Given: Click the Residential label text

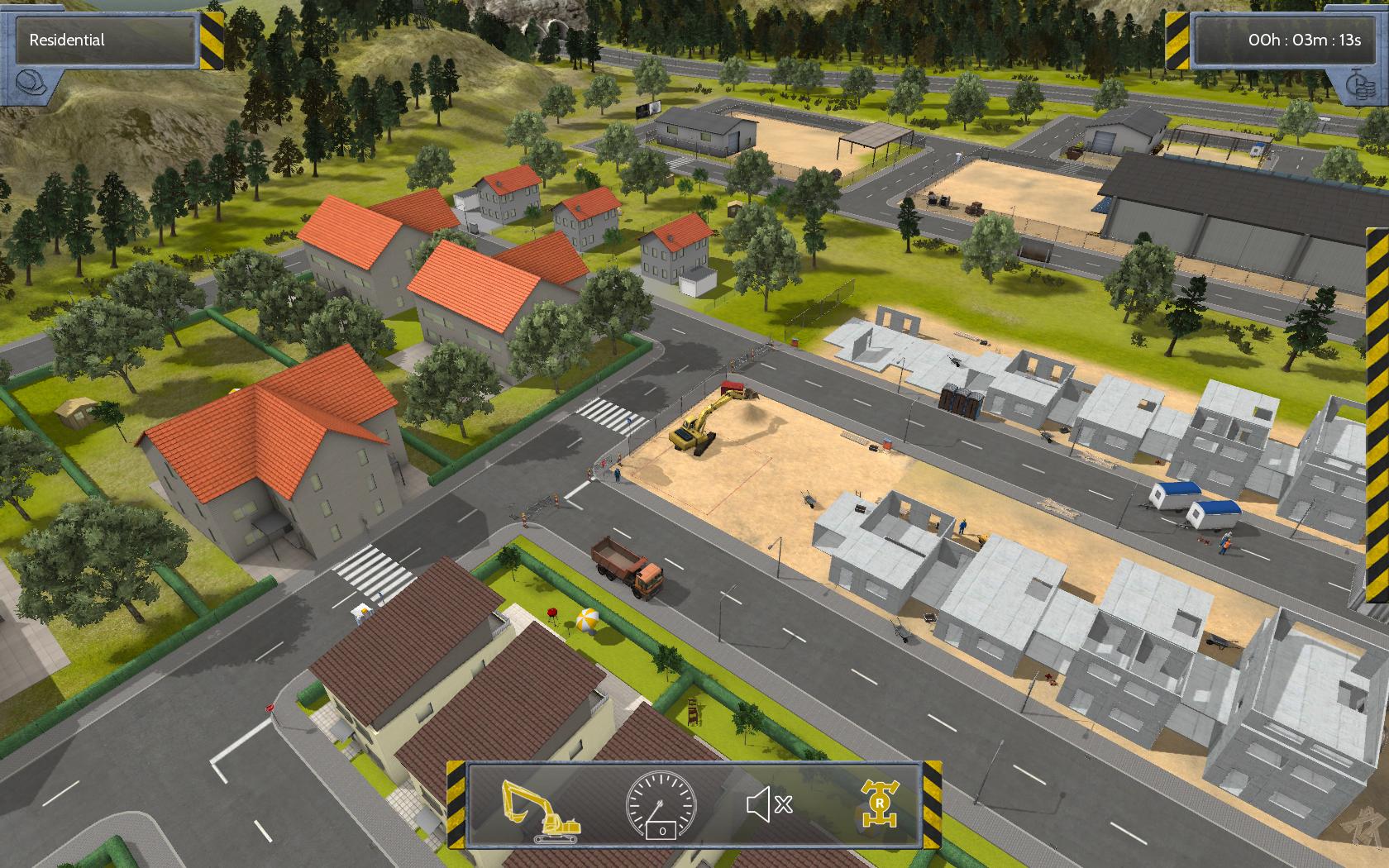Looking at the screenshot, I should click(66, 38).
